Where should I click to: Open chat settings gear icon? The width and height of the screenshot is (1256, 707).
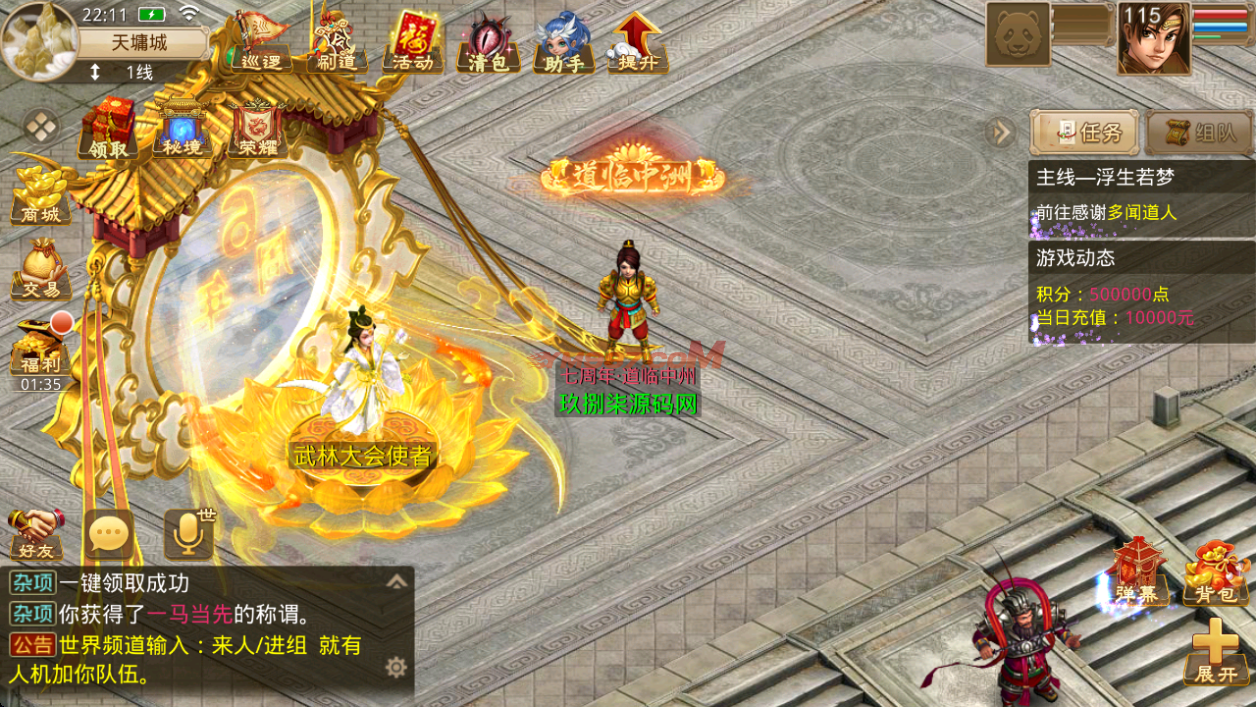pos(396,667)
